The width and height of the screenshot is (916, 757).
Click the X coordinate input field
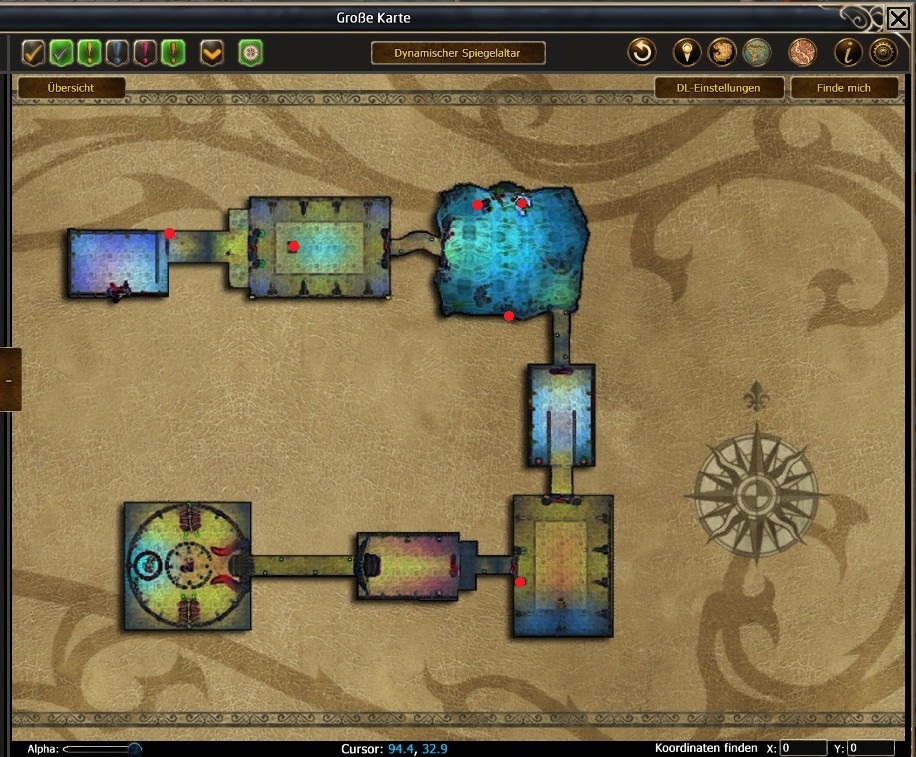(803, 748)
